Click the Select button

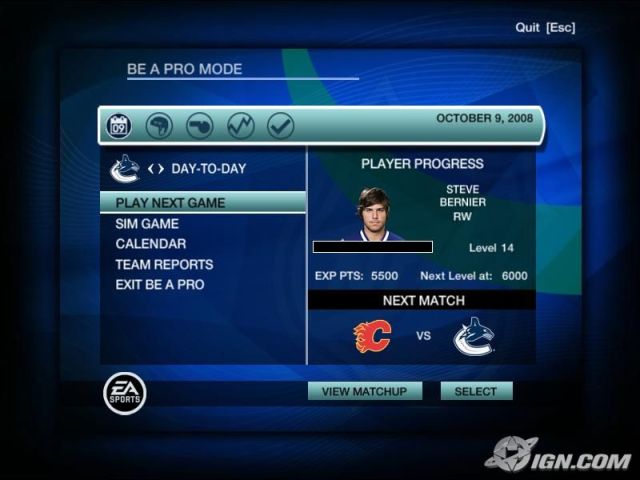pos(476,391)
